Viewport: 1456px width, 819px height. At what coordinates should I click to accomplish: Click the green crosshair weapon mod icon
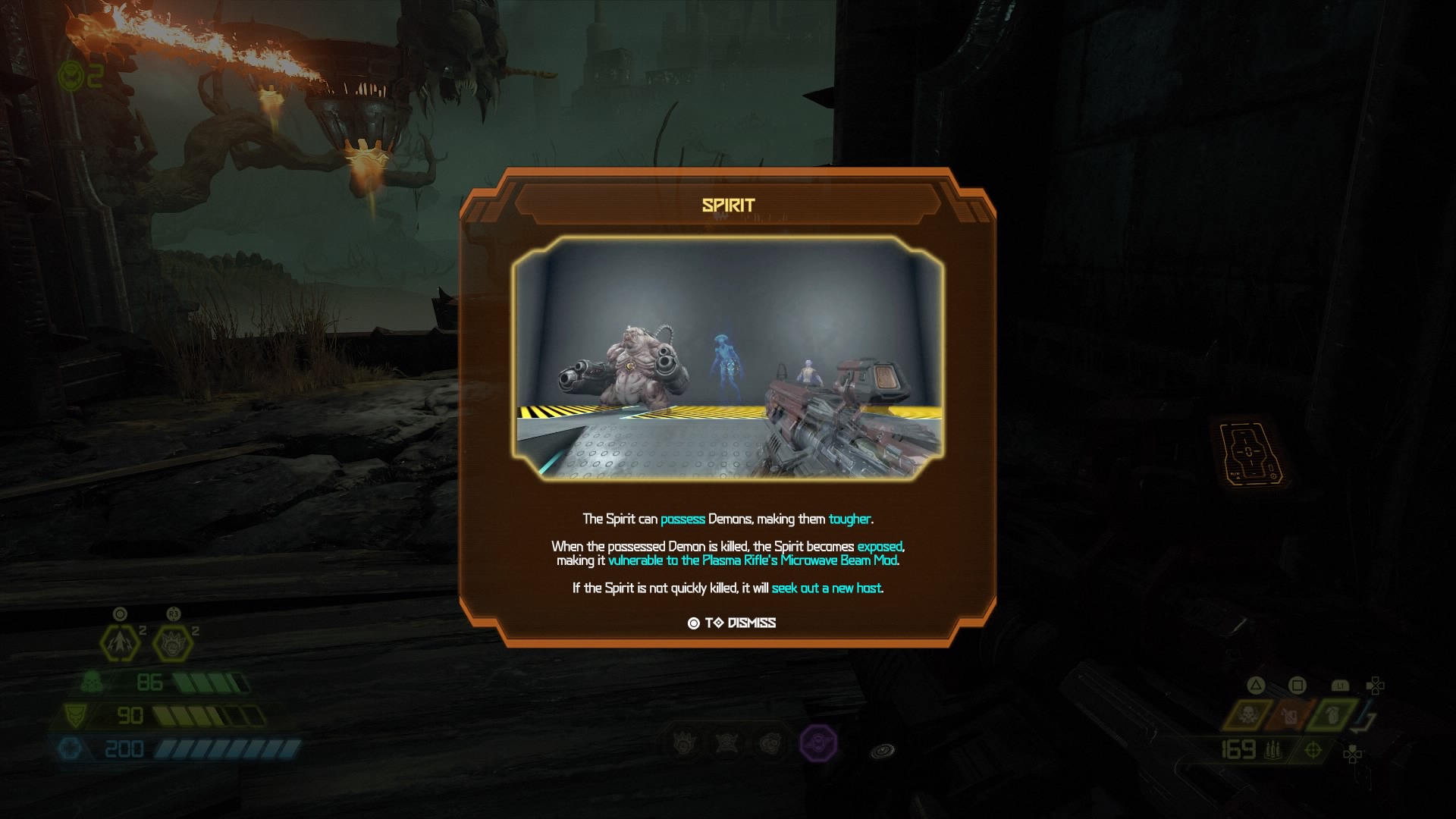click(1313, 750)
